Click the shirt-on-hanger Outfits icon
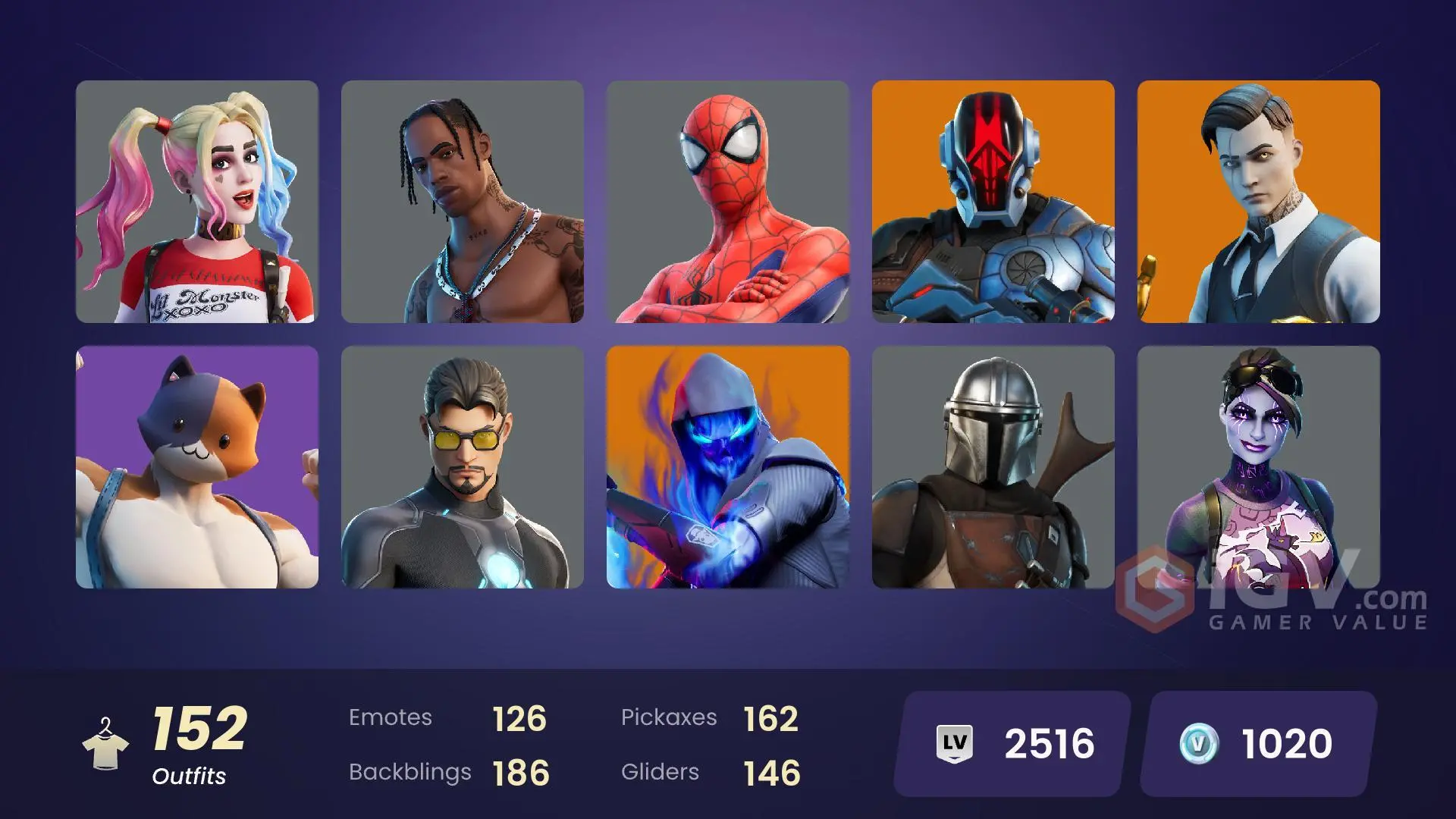The height and width of the screenshot is (819, 1456). point(105,744)
